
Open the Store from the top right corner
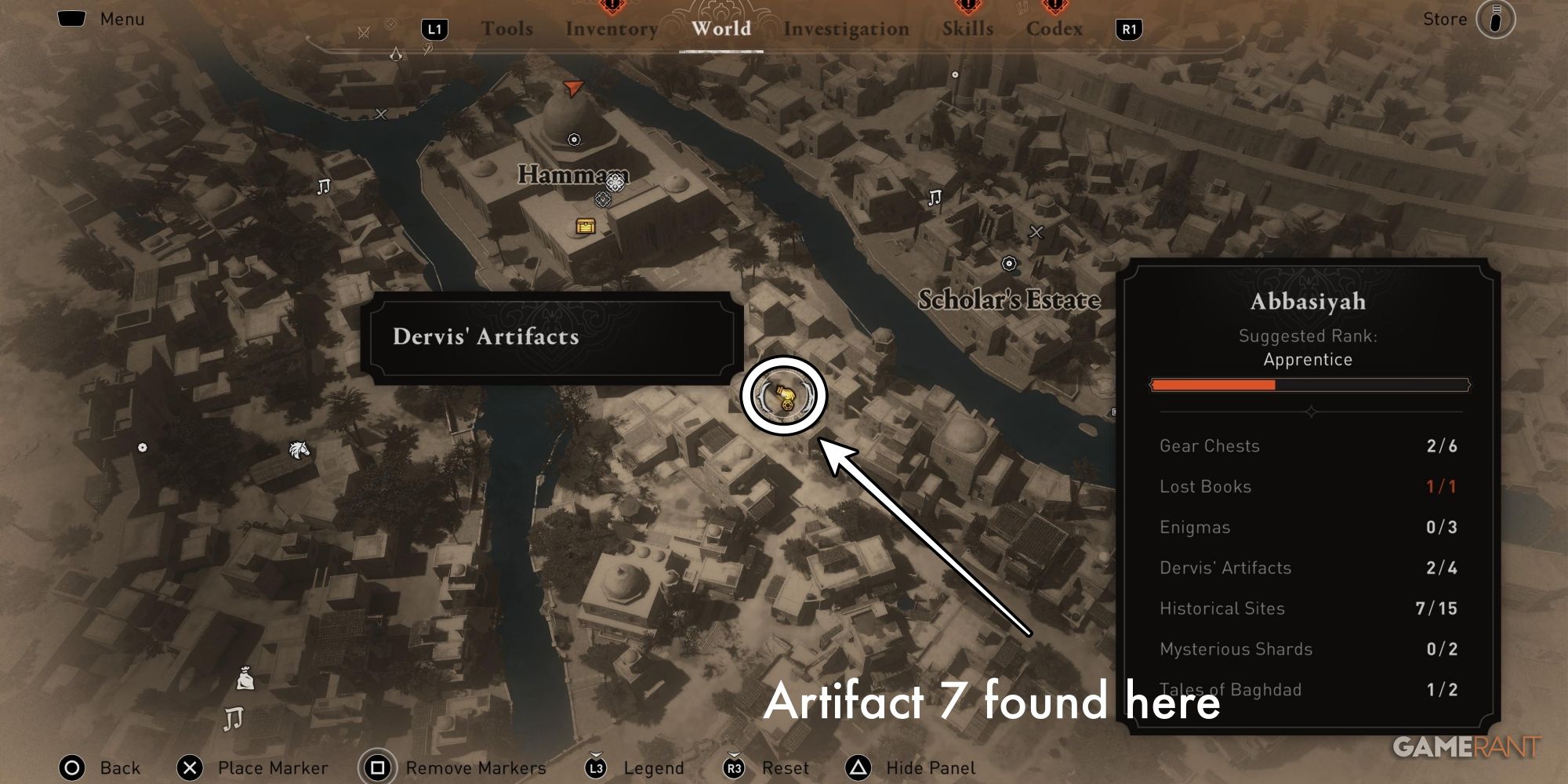pyautogui.click(x=1445, y=19)
